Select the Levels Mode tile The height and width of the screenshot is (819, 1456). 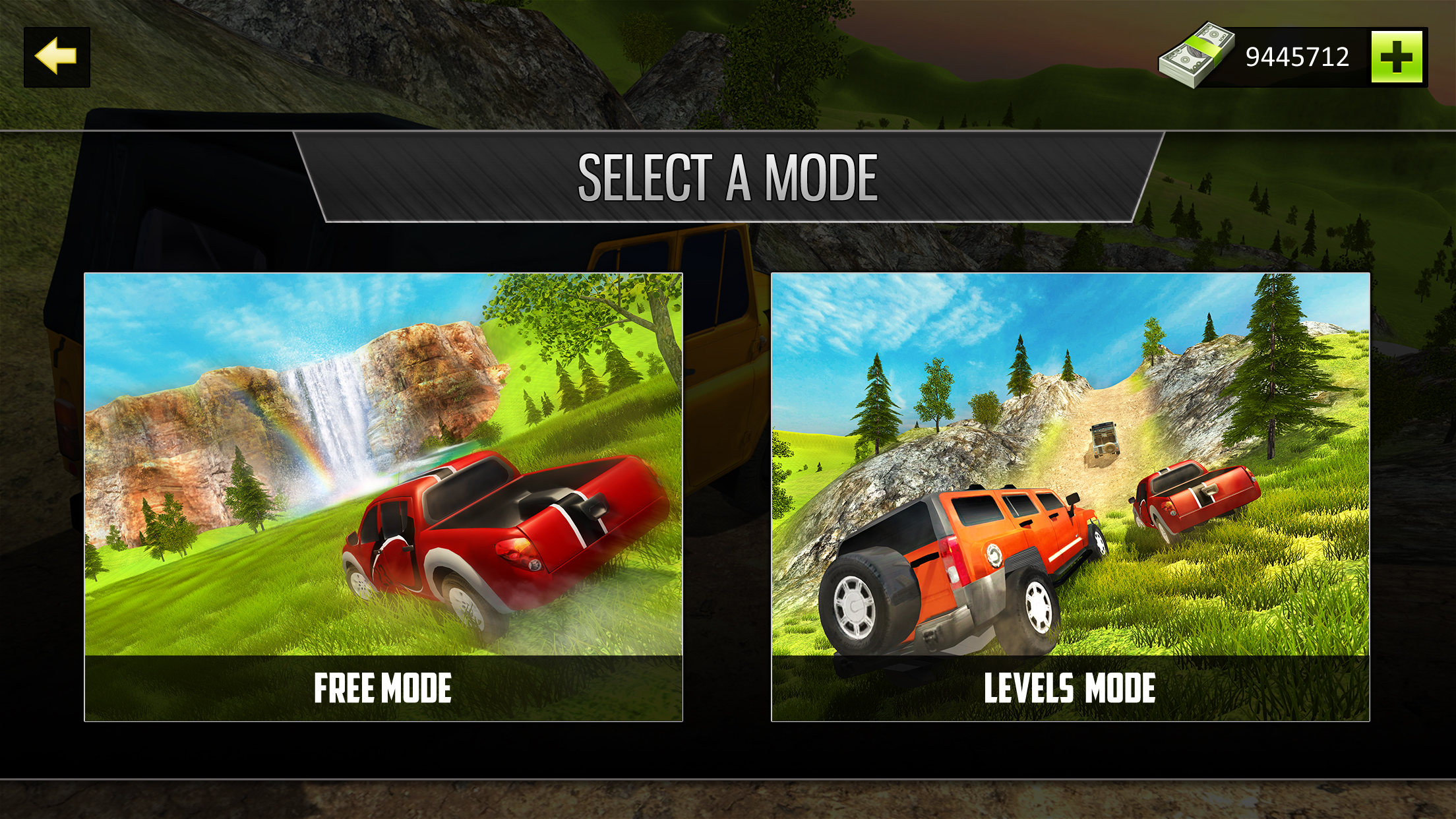pyautogui.click(x=1070, y=497)
